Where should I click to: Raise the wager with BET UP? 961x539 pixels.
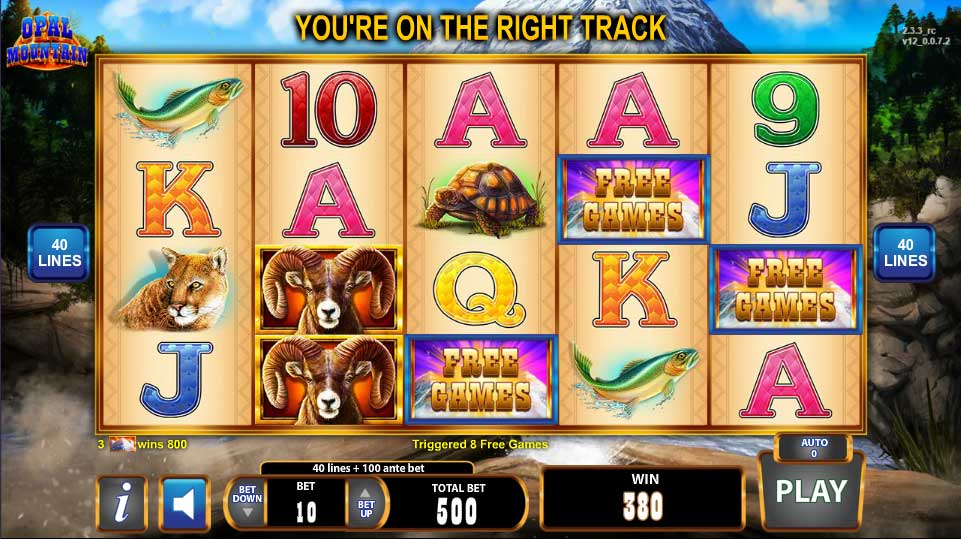pyautogui.click(x=365, y=502)
